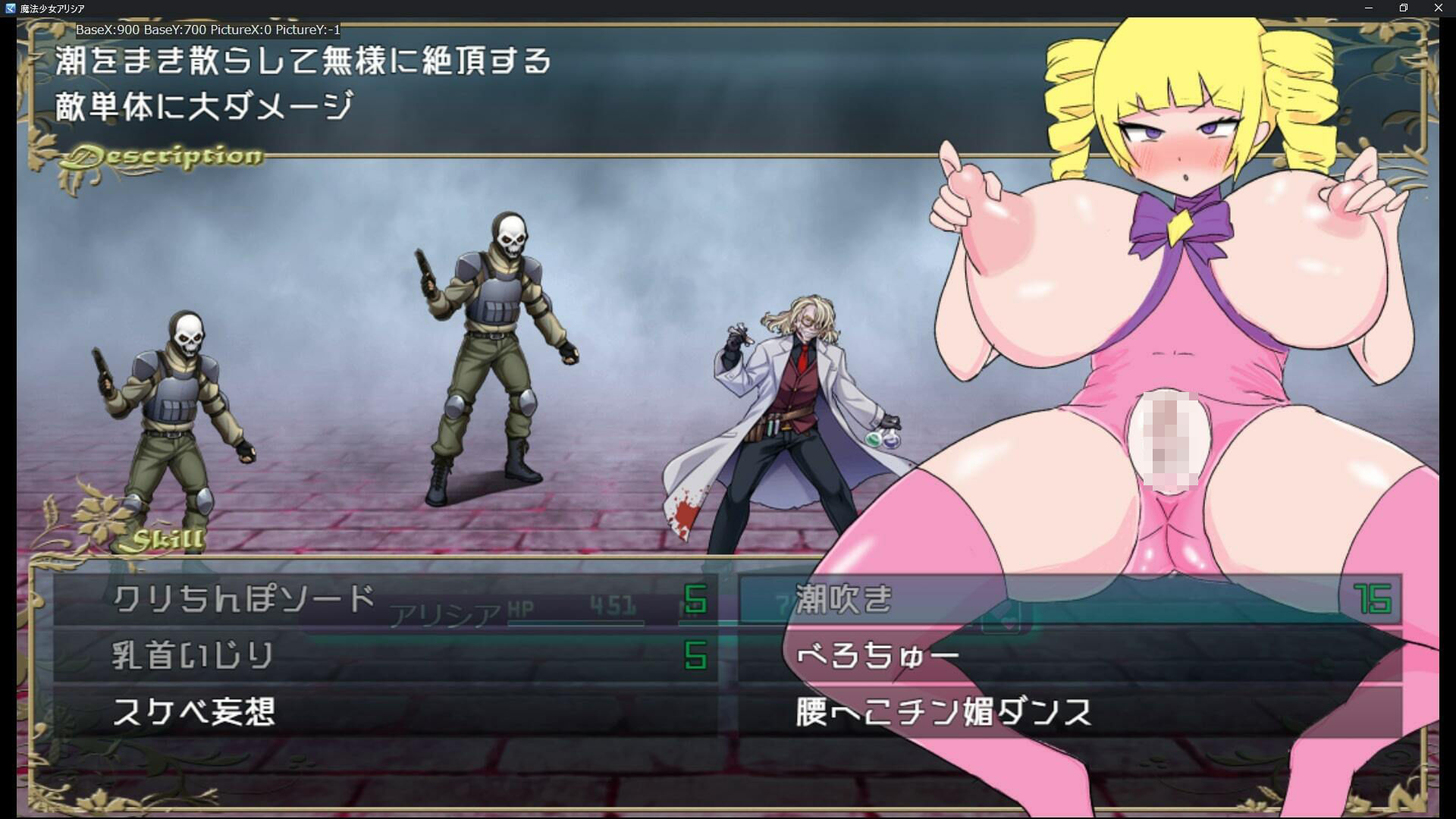Activate the 乳首いじり skill

point(193,656)
